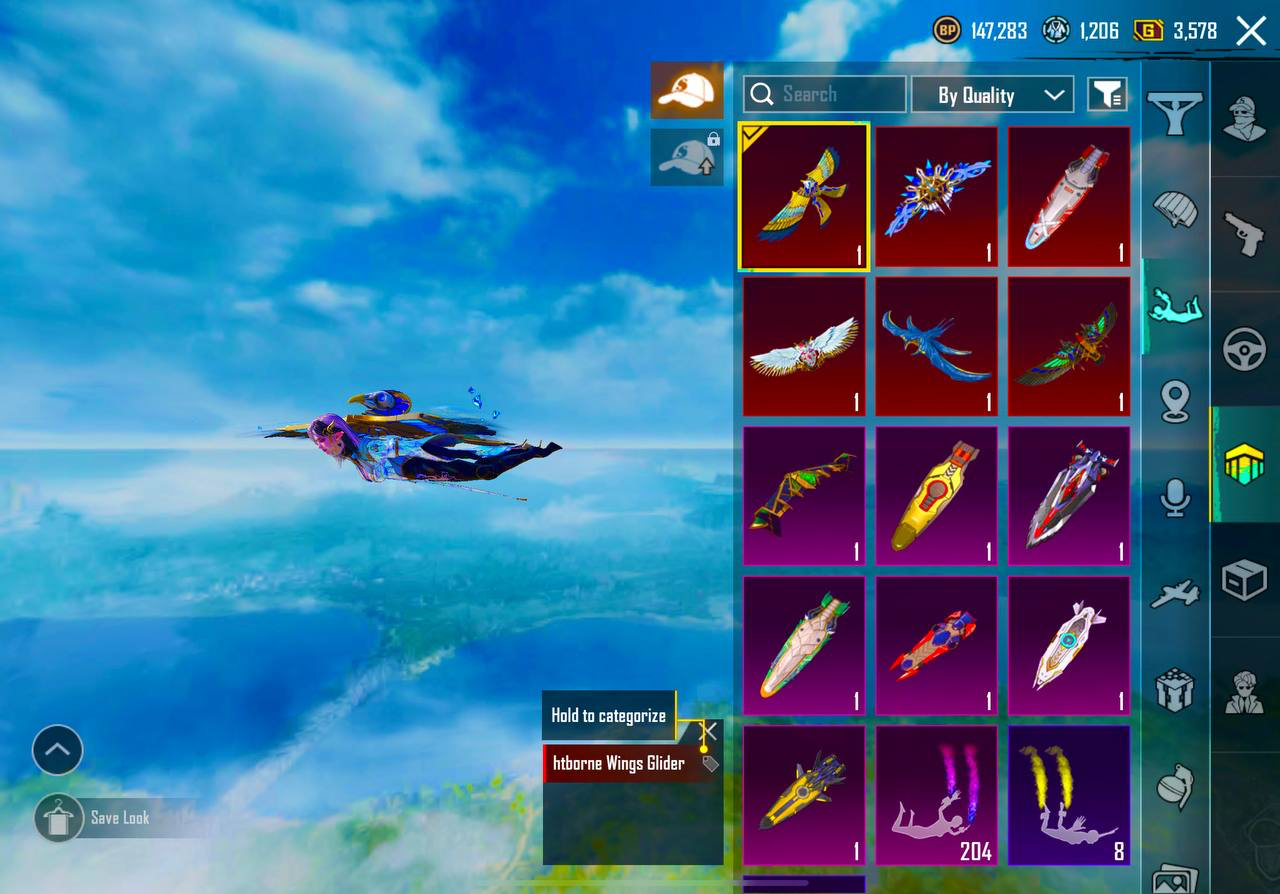
Task: Expand the up-arrow circle button
Action: point(57,750)
